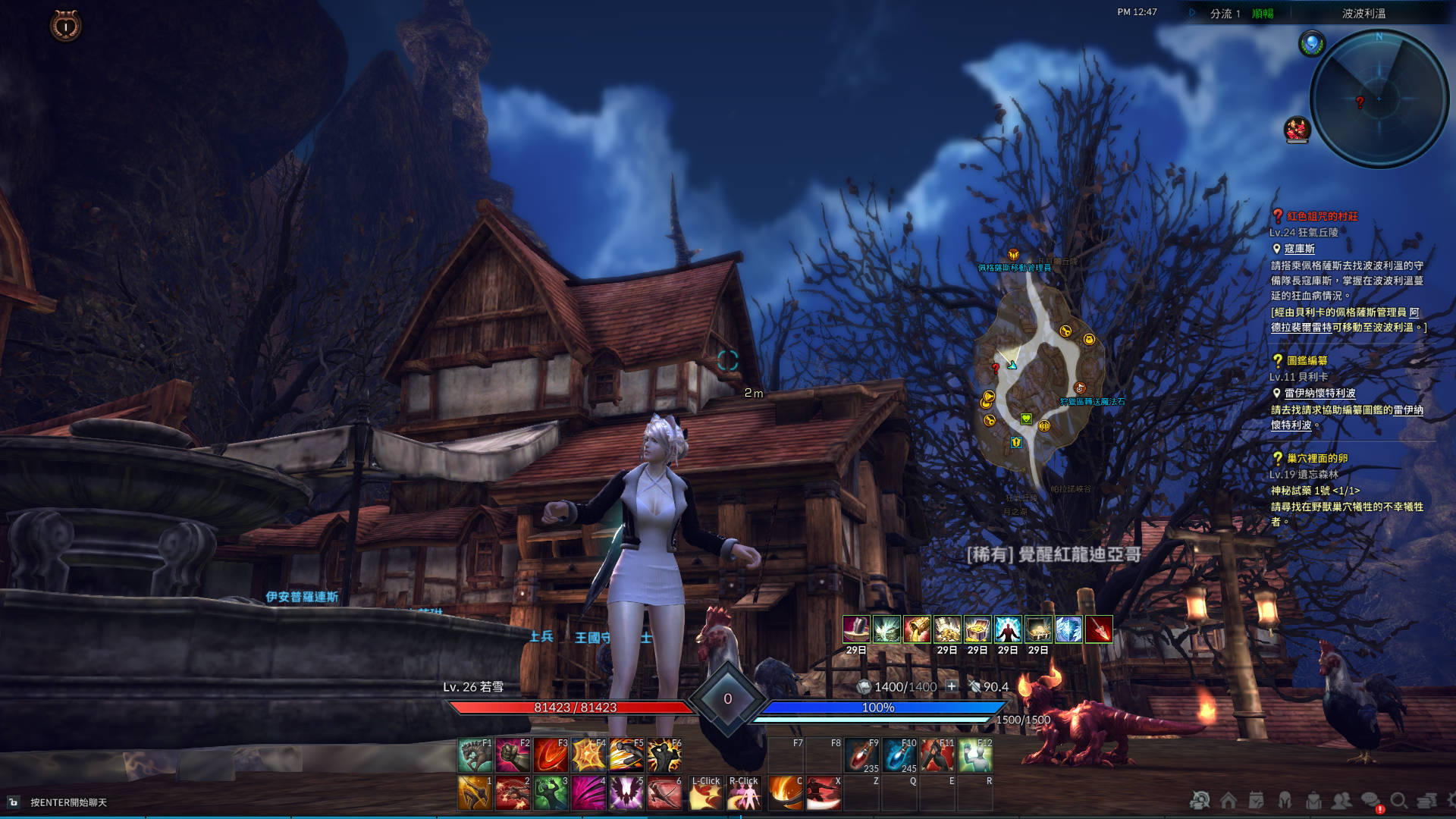Open the 圖鑑編纂 quest entry

(x=1307, y=360)
